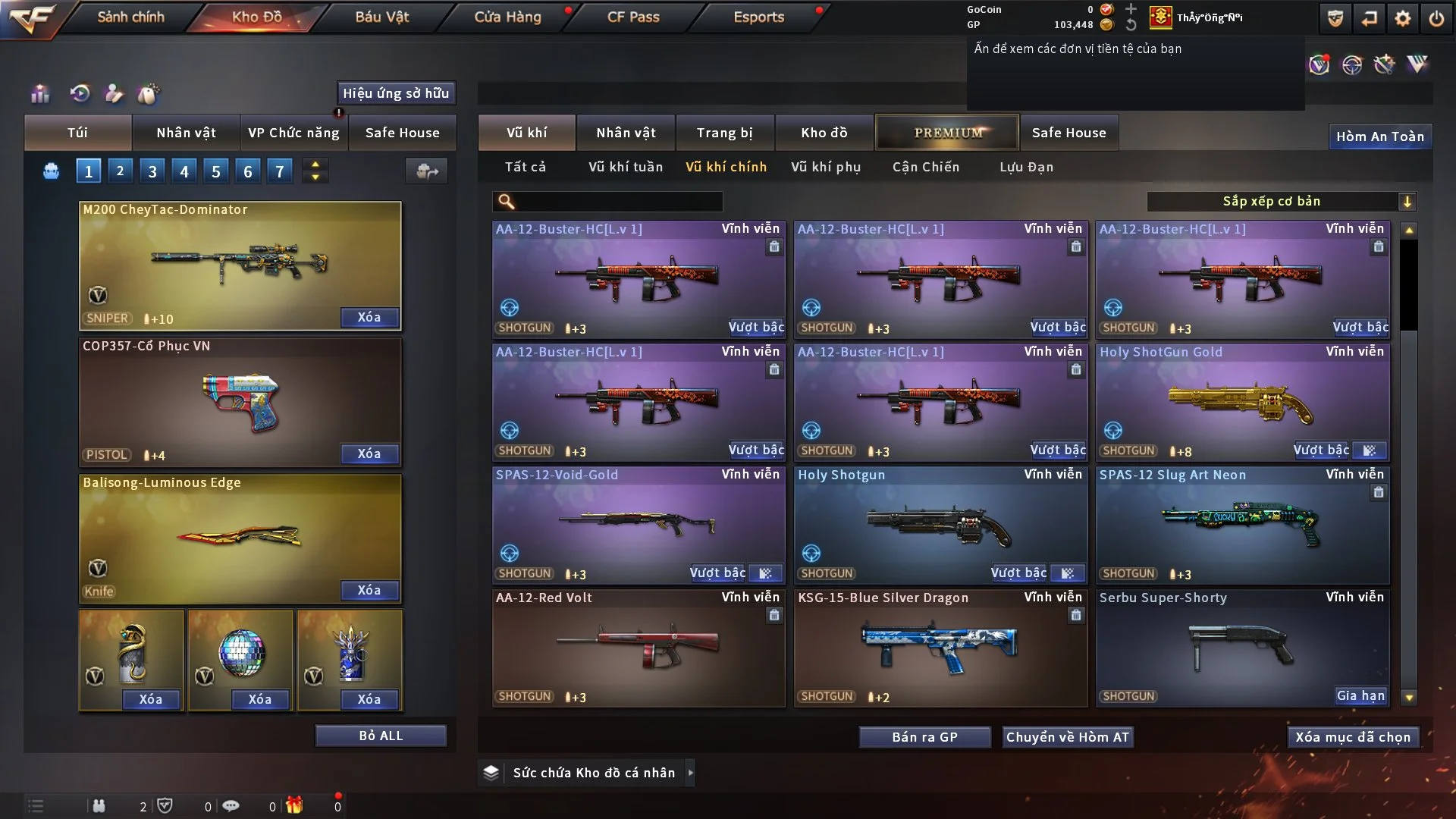The width and height of the screenshot is (1456, 819).
Task: Sell selected items with Bán ra GP
Action: [924, 737]
